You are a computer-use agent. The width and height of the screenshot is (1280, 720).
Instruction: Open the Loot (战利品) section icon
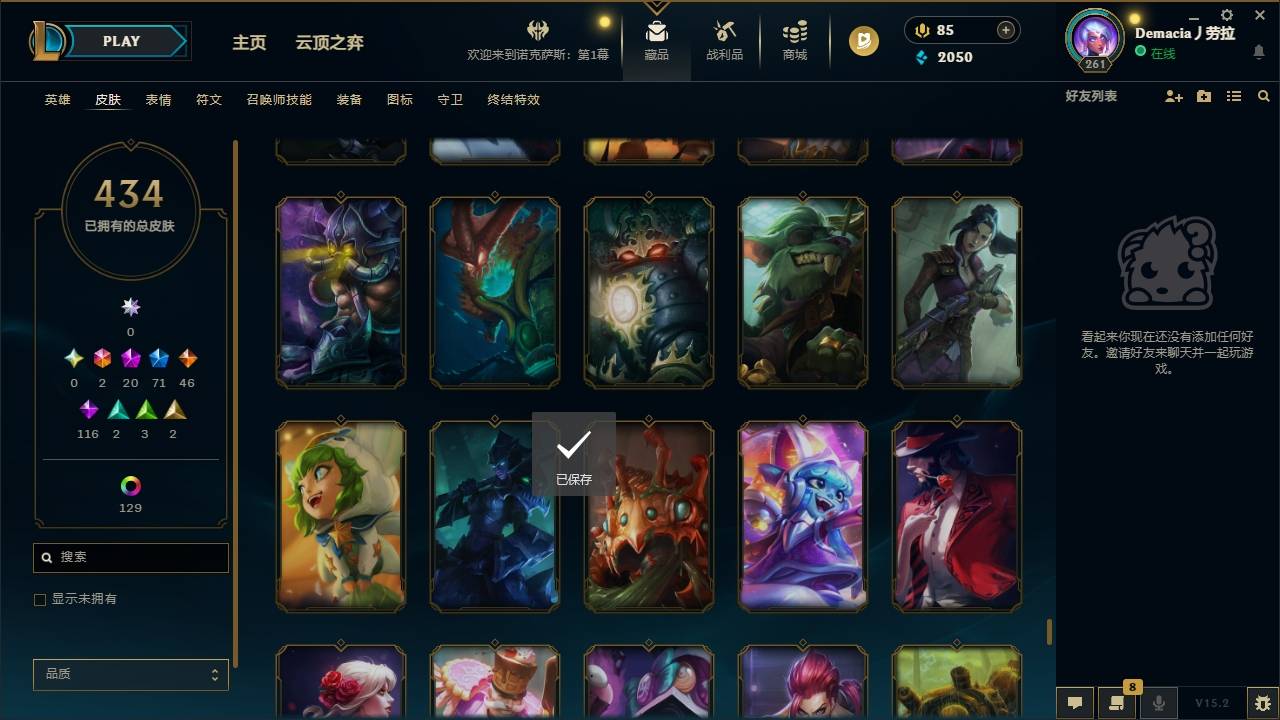[724, 33]
